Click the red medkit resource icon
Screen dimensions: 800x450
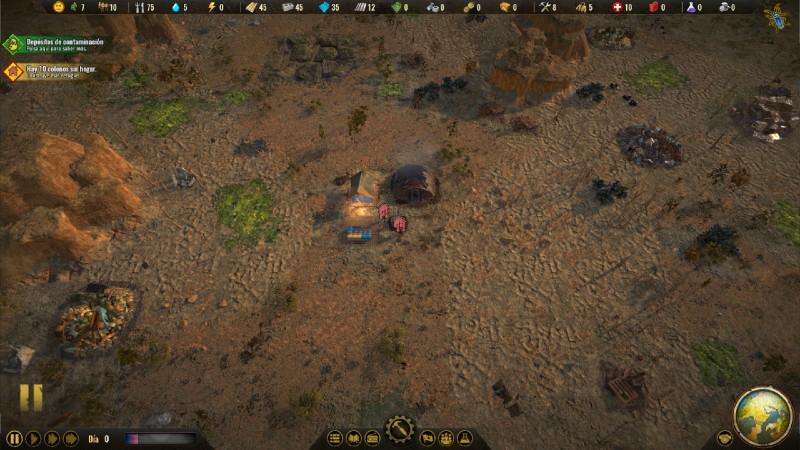[x=617, y=7]
